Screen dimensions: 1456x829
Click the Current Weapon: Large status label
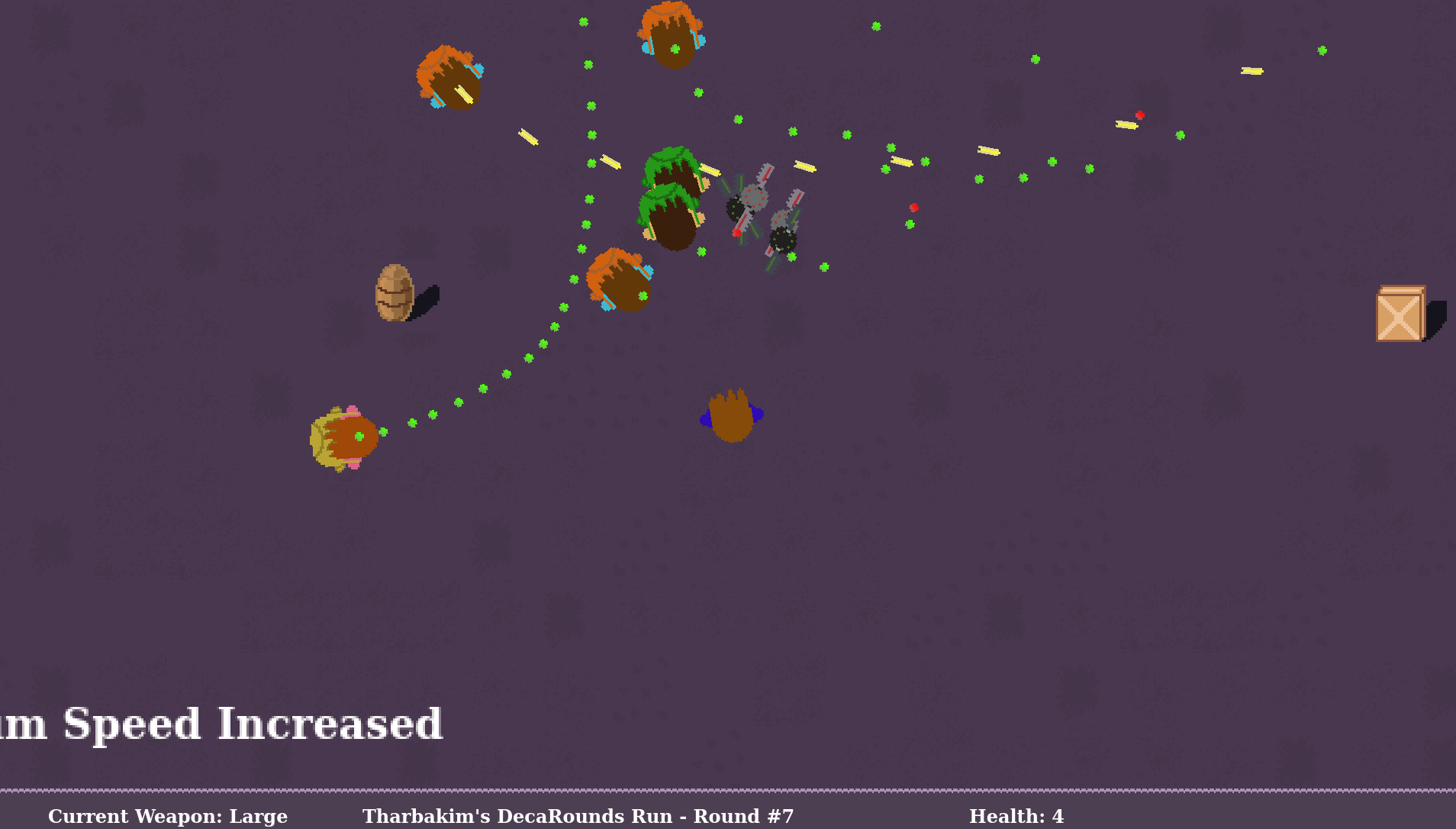[x=166, y=816]
